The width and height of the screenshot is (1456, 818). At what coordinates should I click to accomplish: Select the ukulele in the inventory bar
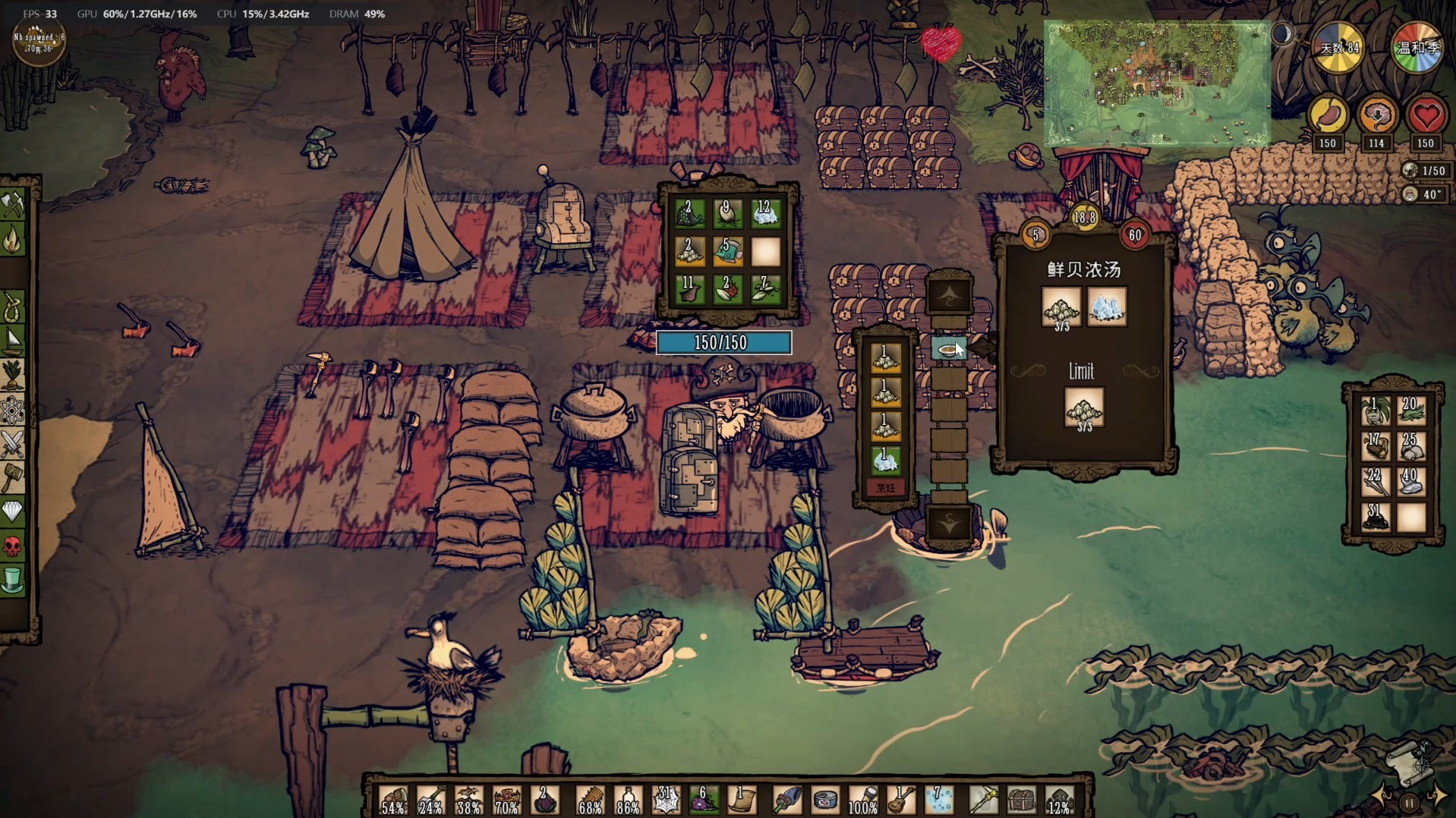tap(901, 801)
